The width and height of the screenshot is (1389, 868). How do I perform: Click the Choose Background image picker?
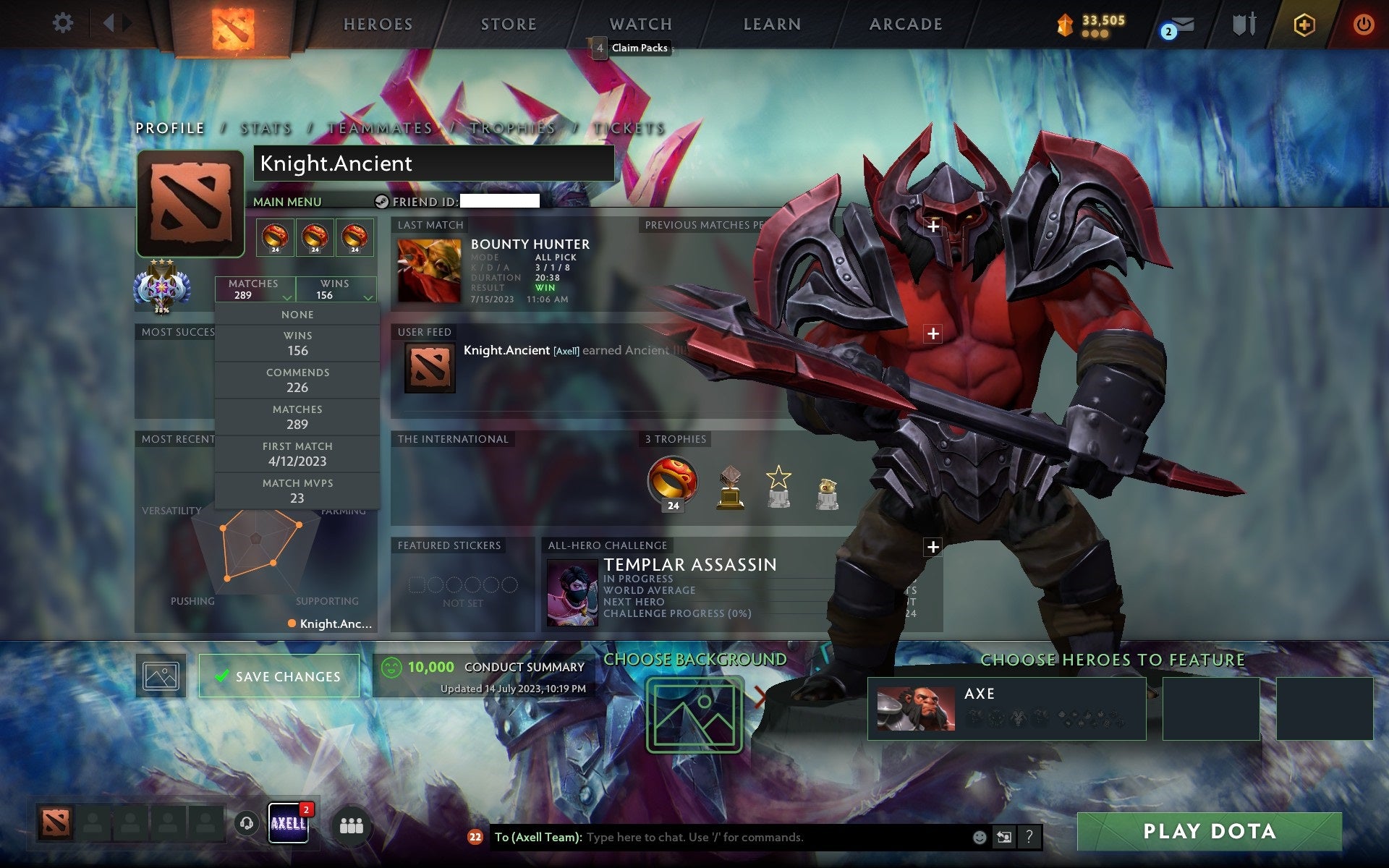coord(694,712)
